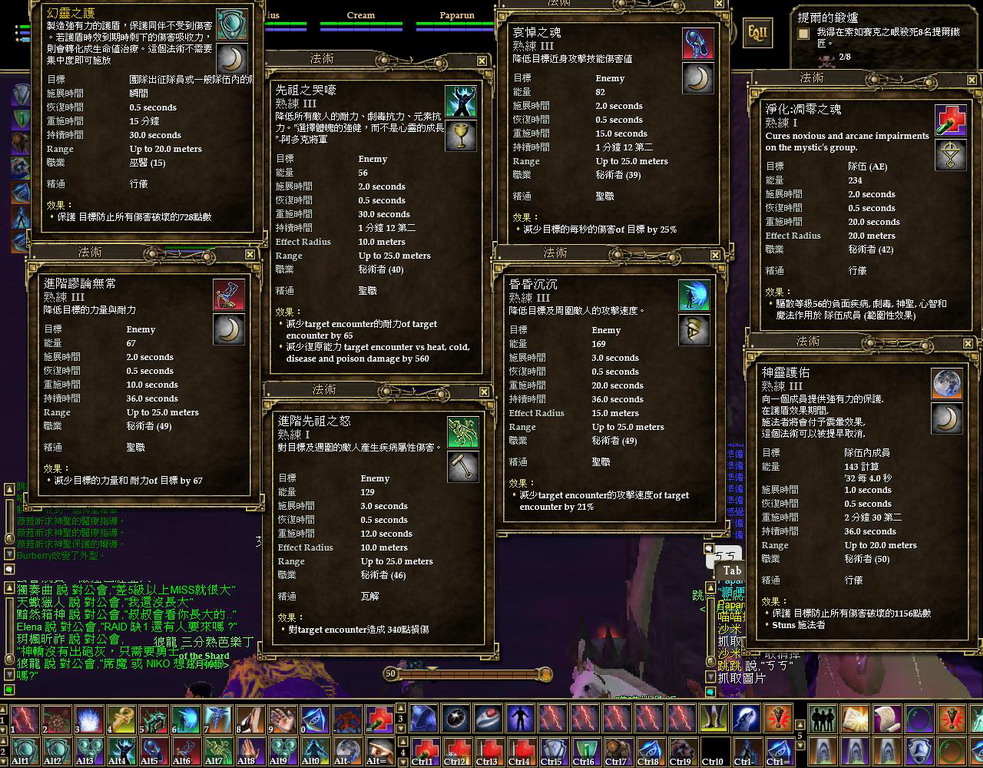The image size is (983, 768).
Task: Click the 哀悼之魂 spell icon
Action: point(697,43)
